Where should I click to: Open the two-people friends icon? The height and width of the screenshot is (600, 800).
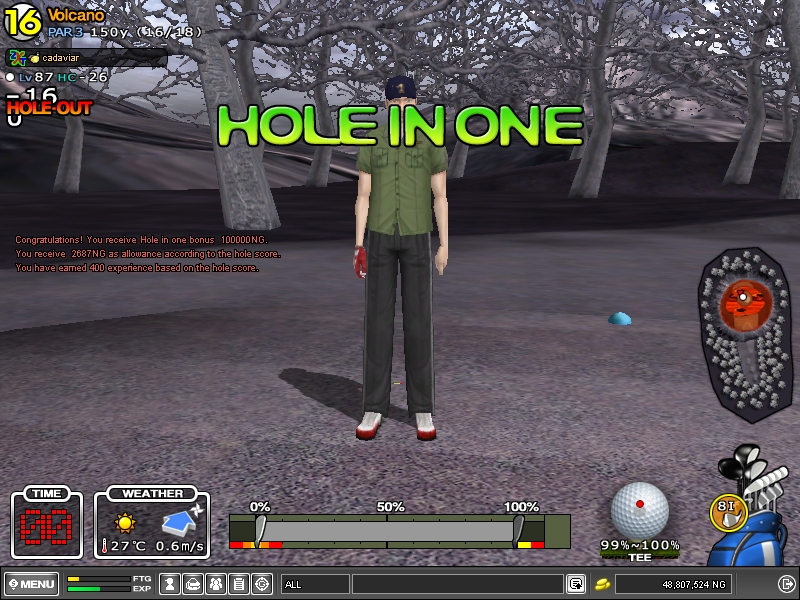click(217, 583)
